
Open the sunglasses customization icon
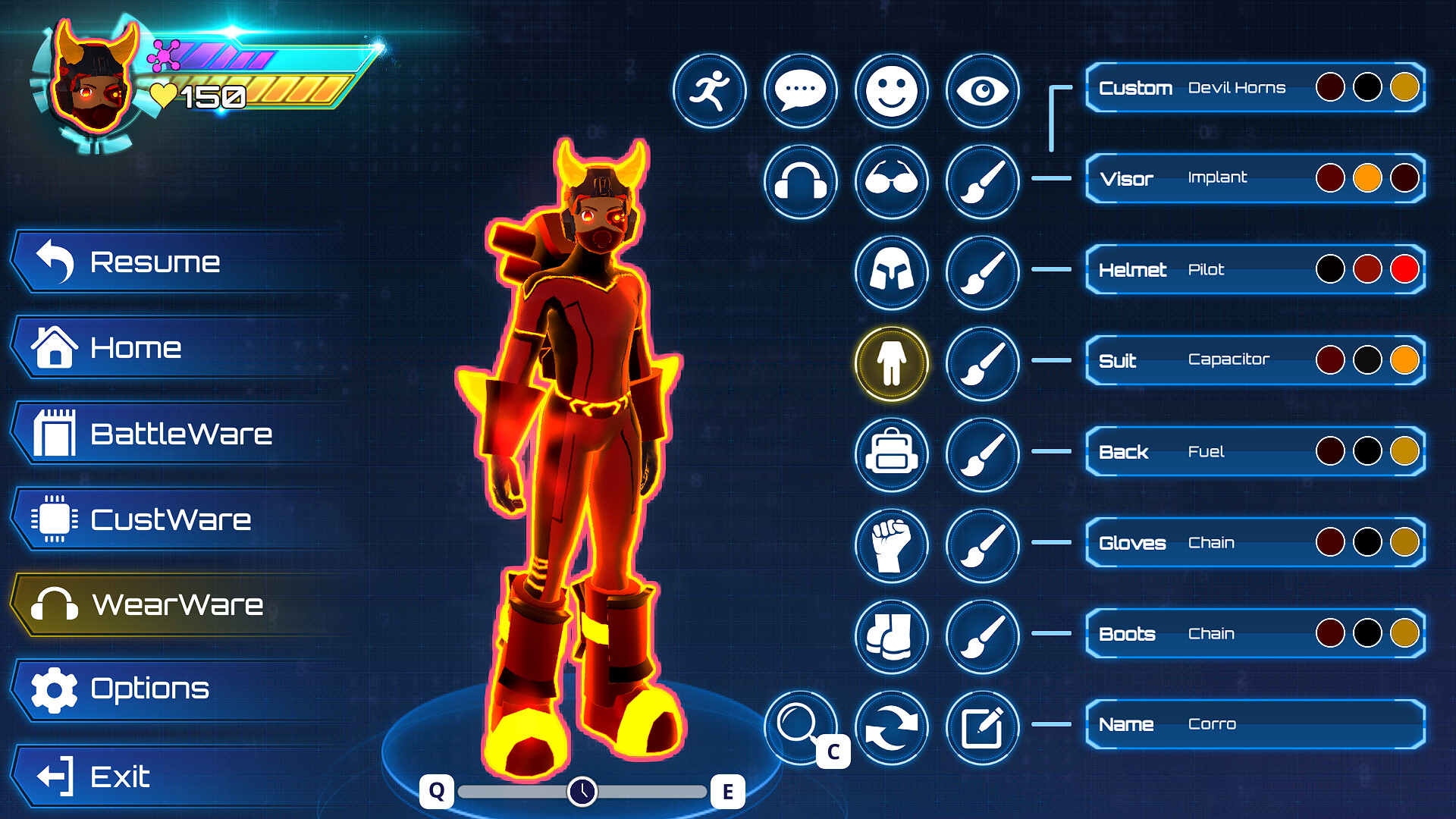pos(891,182)
